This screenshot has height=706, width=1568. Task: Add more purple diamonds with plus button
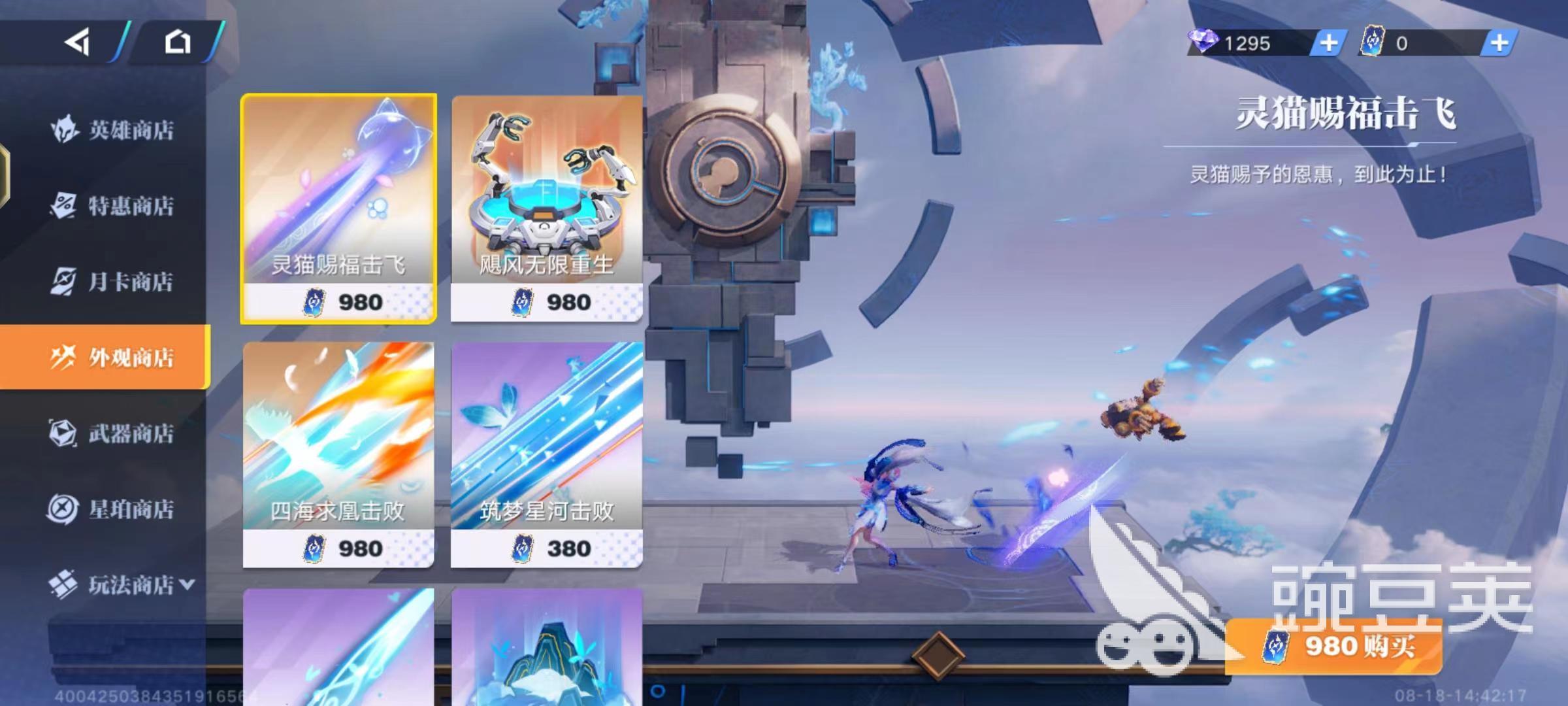tap(1328, 43)
